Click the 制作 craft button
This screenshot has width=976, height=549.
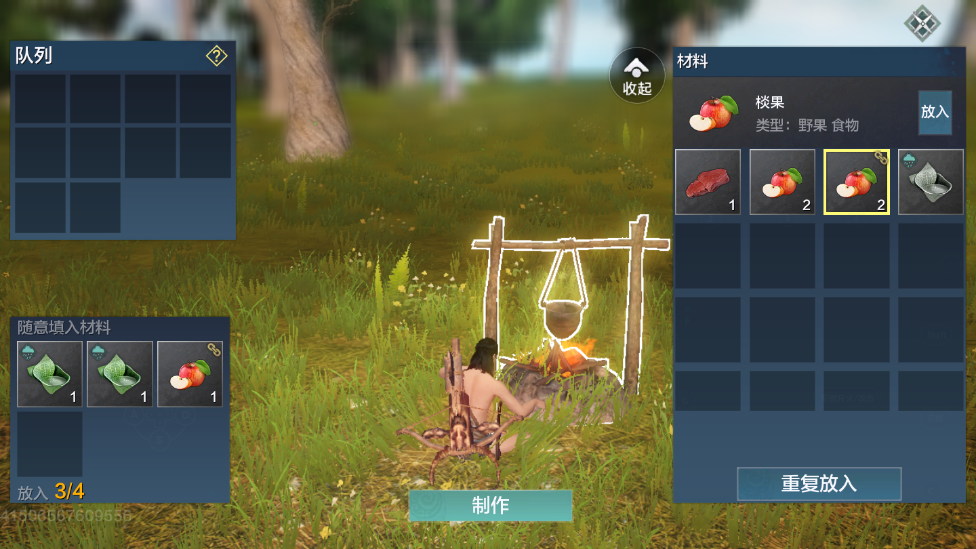(490, 506)
